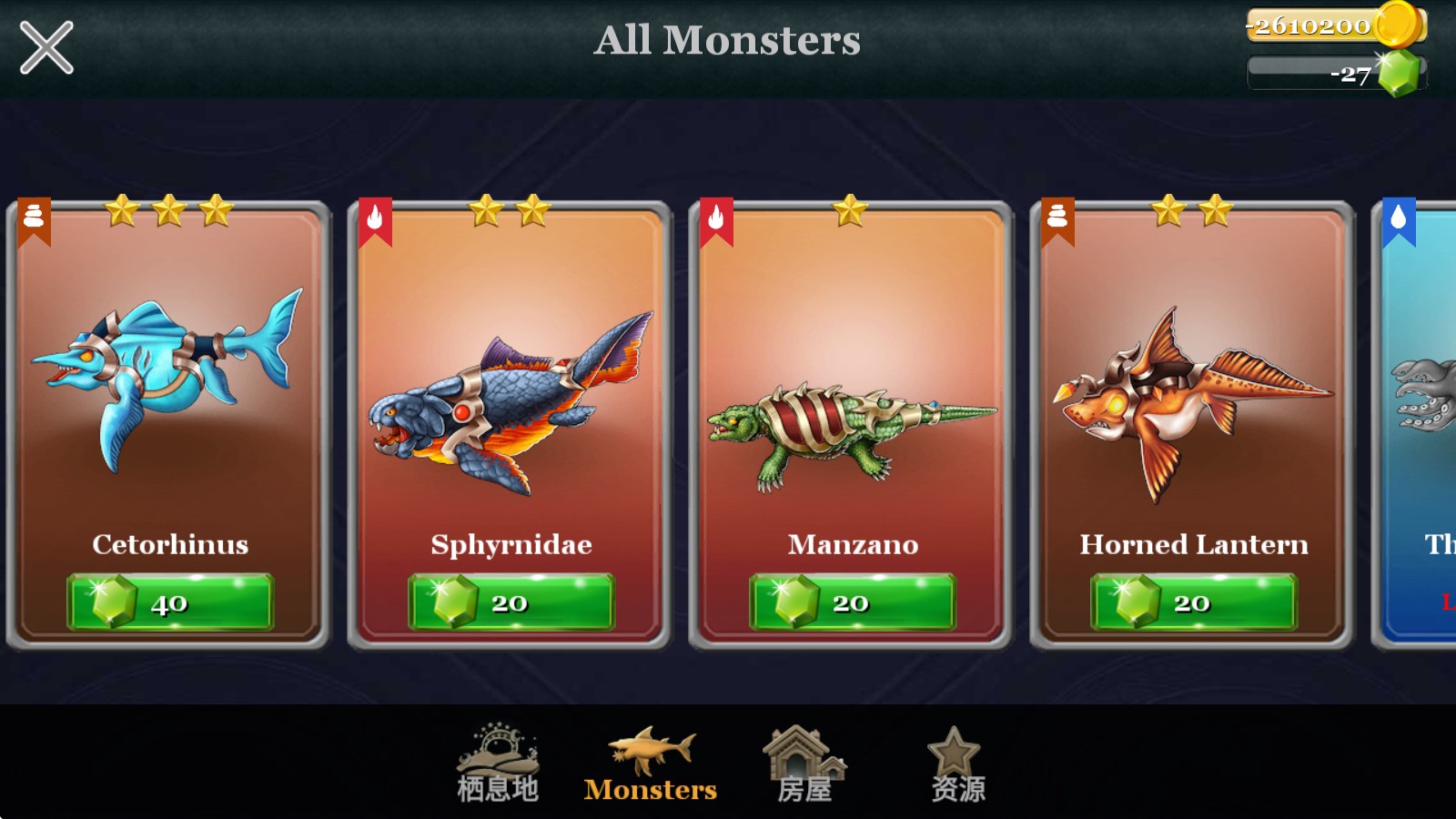Close the All Monsters screen
The image size is (1456, 819).
46,48
